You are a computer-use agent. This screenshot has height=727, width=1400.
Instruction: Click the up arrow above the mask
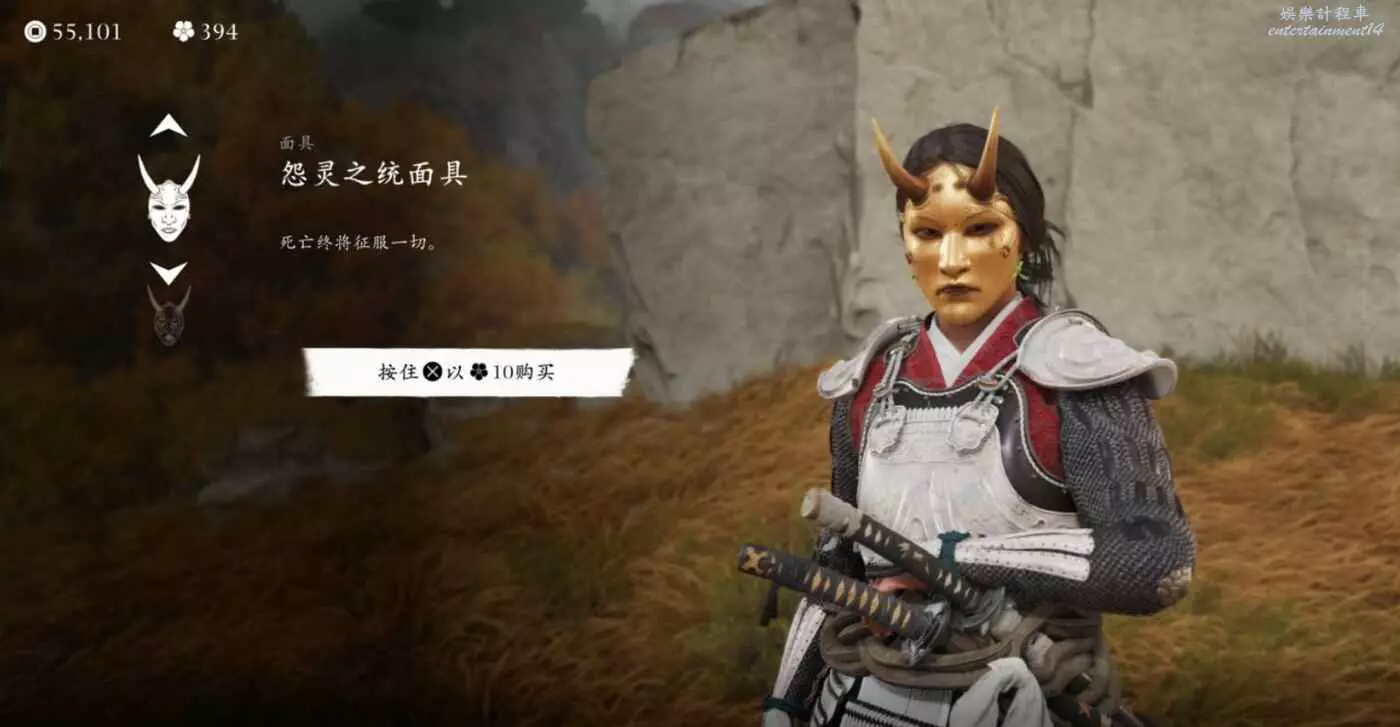[168, 126]
